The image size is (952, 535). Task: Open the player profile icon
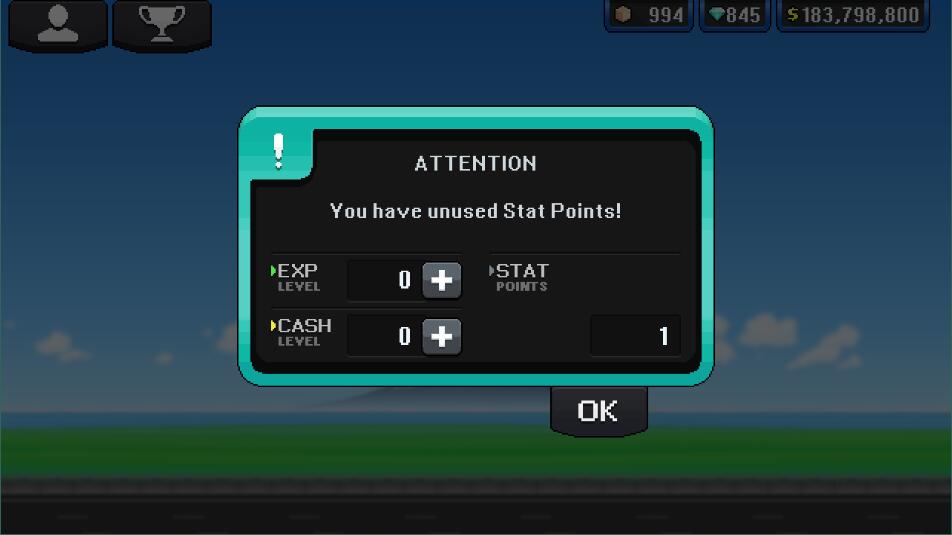(57, 24)
